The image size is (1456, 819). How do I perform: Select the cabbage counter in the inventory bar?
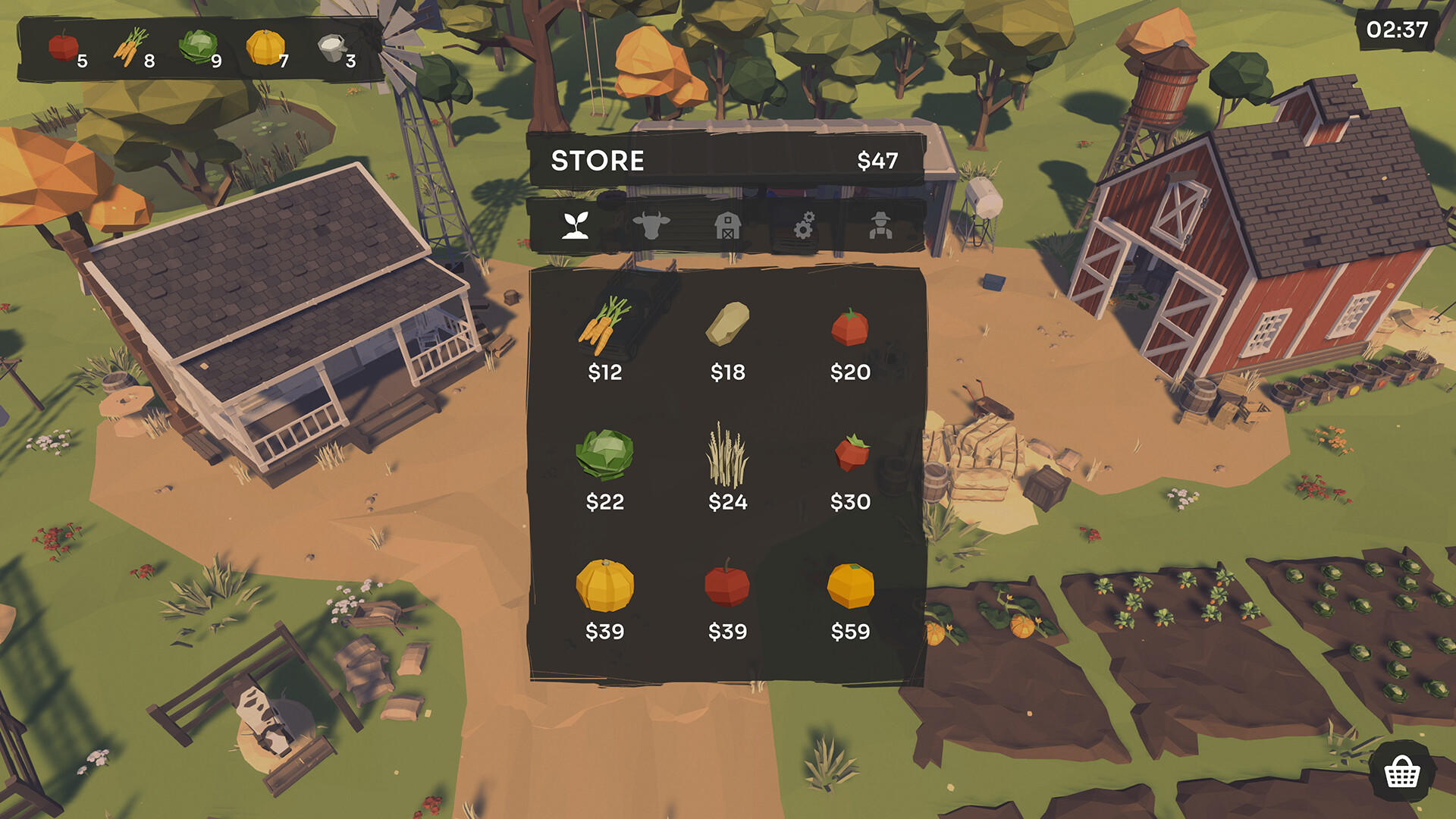(x=198, y=45)
